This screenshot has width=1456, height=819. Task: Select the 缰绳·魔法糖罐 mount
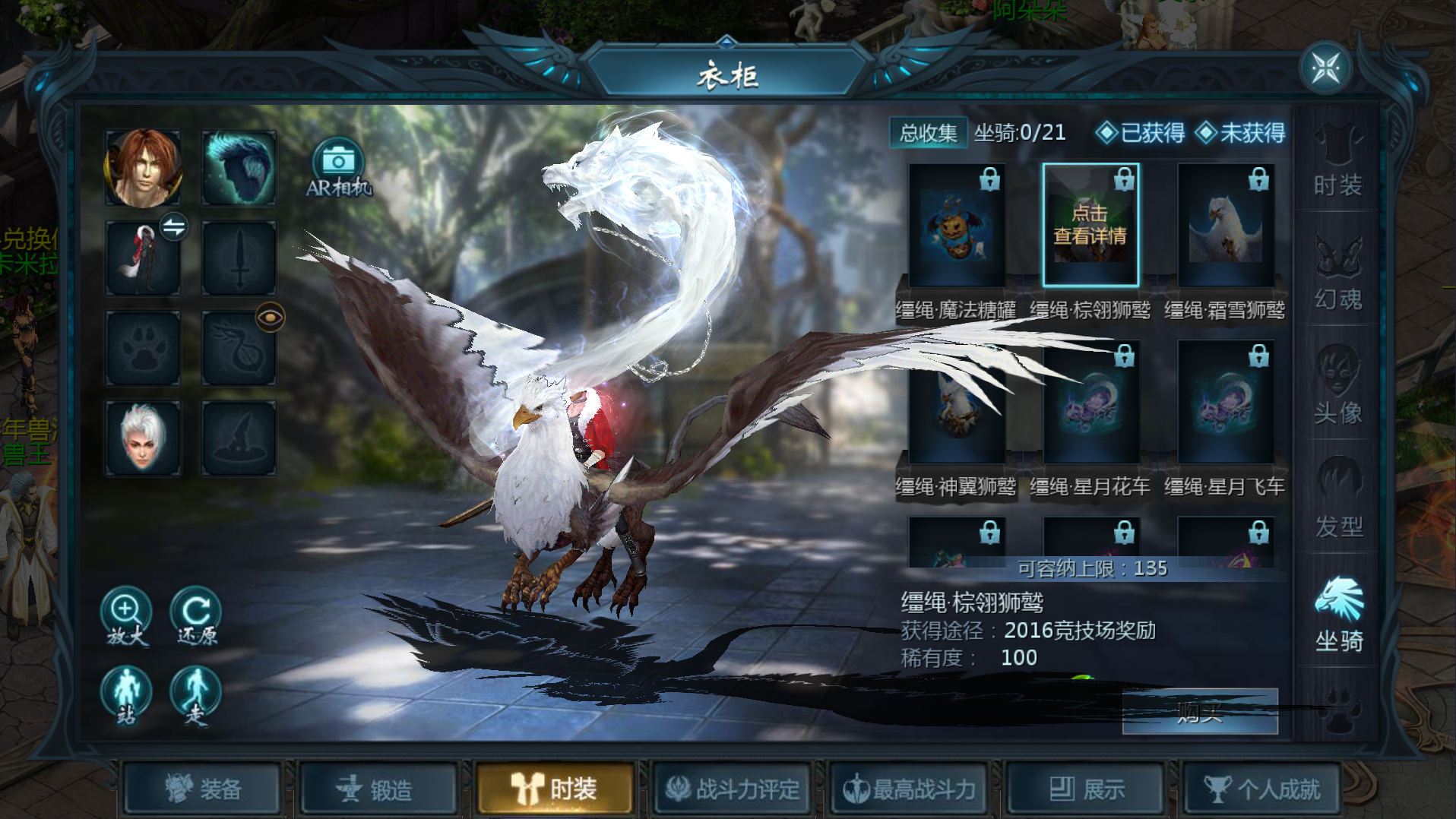(x=957, y=226)
